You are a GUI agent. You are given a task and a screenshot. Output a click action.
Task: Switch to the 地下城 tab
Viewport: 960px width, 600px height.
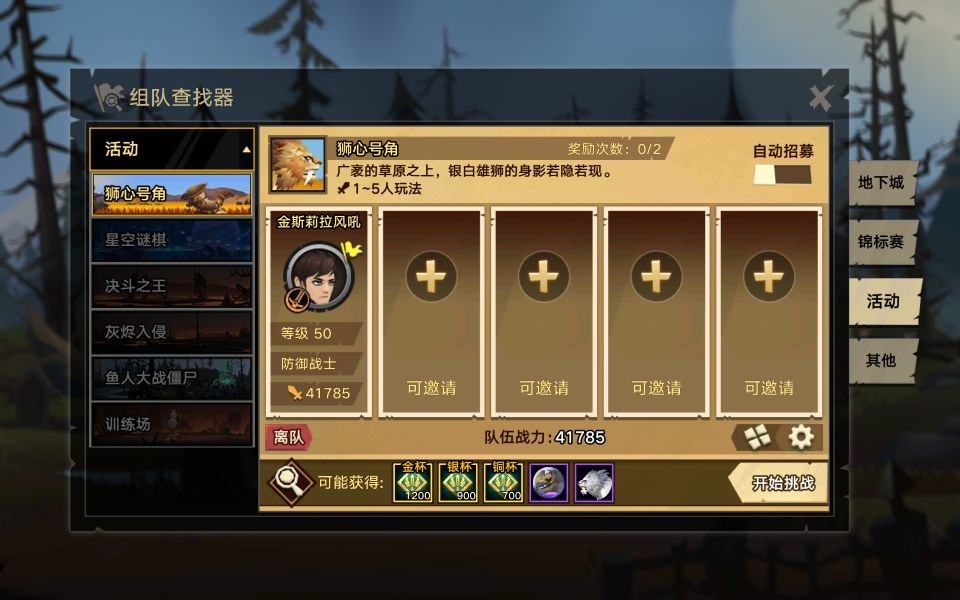[882, 183]
